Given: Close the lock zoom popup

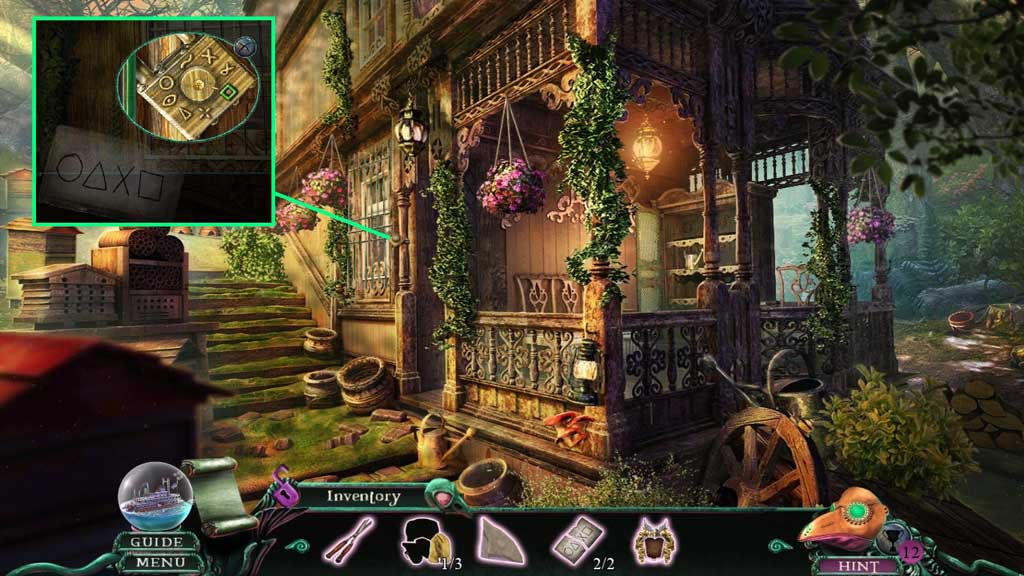Looking at the screenshot, I should (x=245, y=44).
